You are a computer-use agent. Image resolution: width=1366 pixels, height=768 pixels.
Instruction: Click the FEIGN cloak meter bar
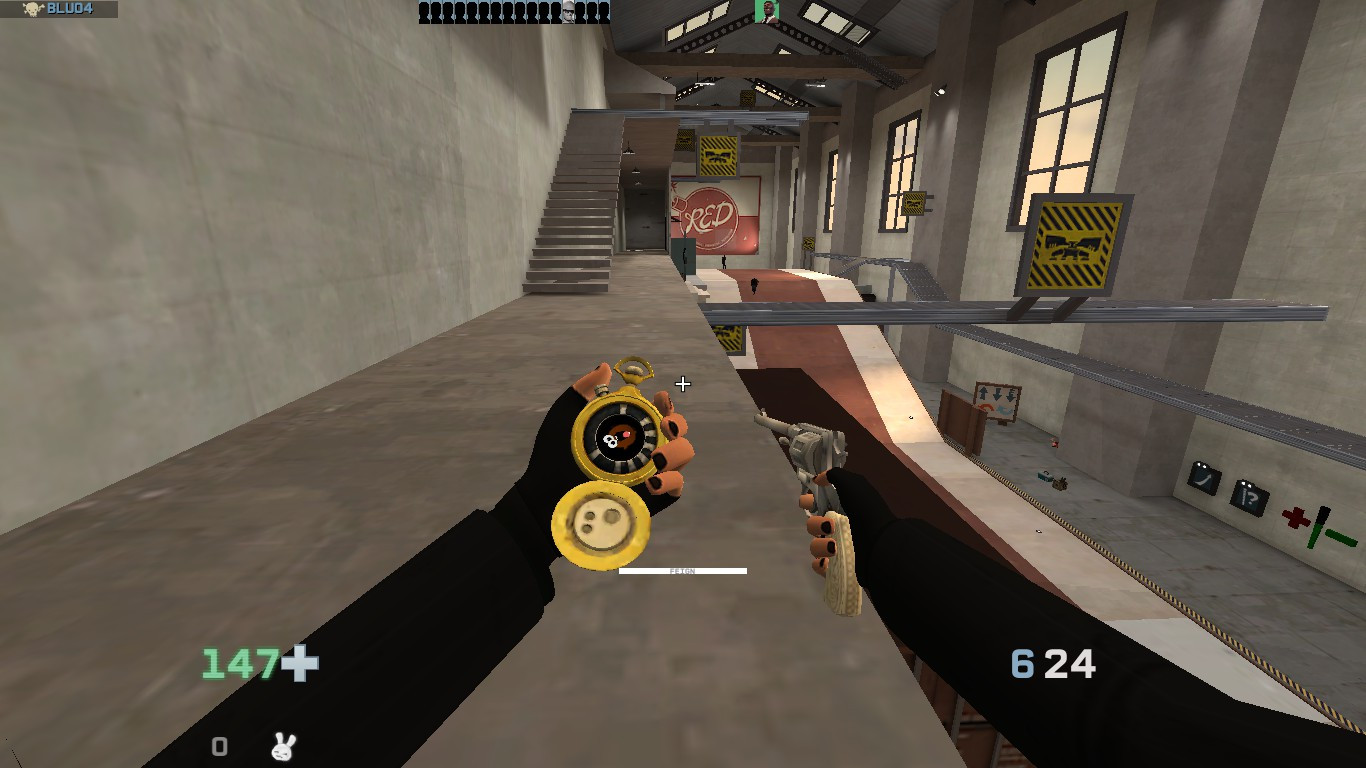point(683,571)
